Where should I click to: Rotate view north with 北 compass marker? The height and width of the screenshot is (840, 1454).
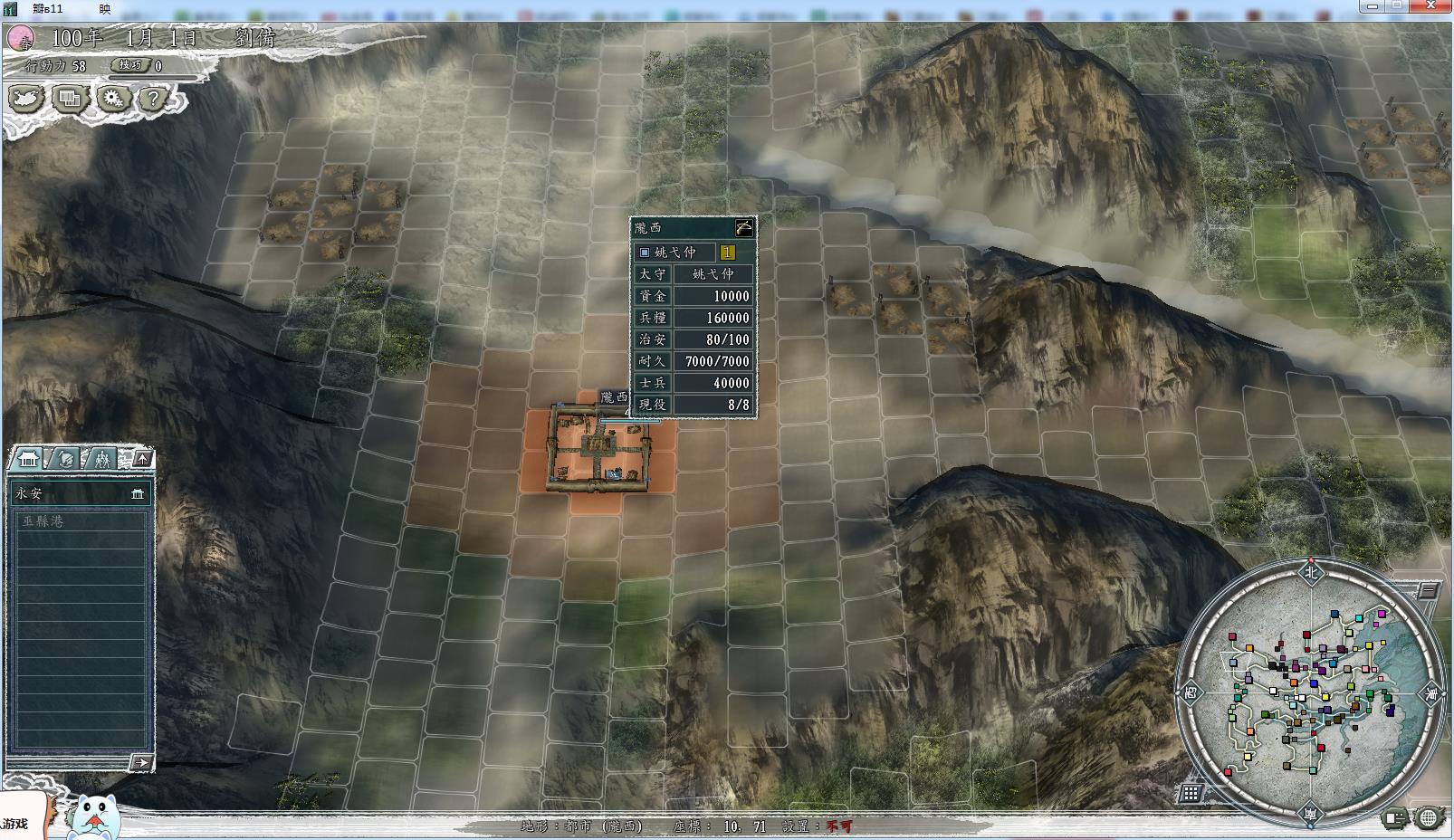pos(1310,571)
